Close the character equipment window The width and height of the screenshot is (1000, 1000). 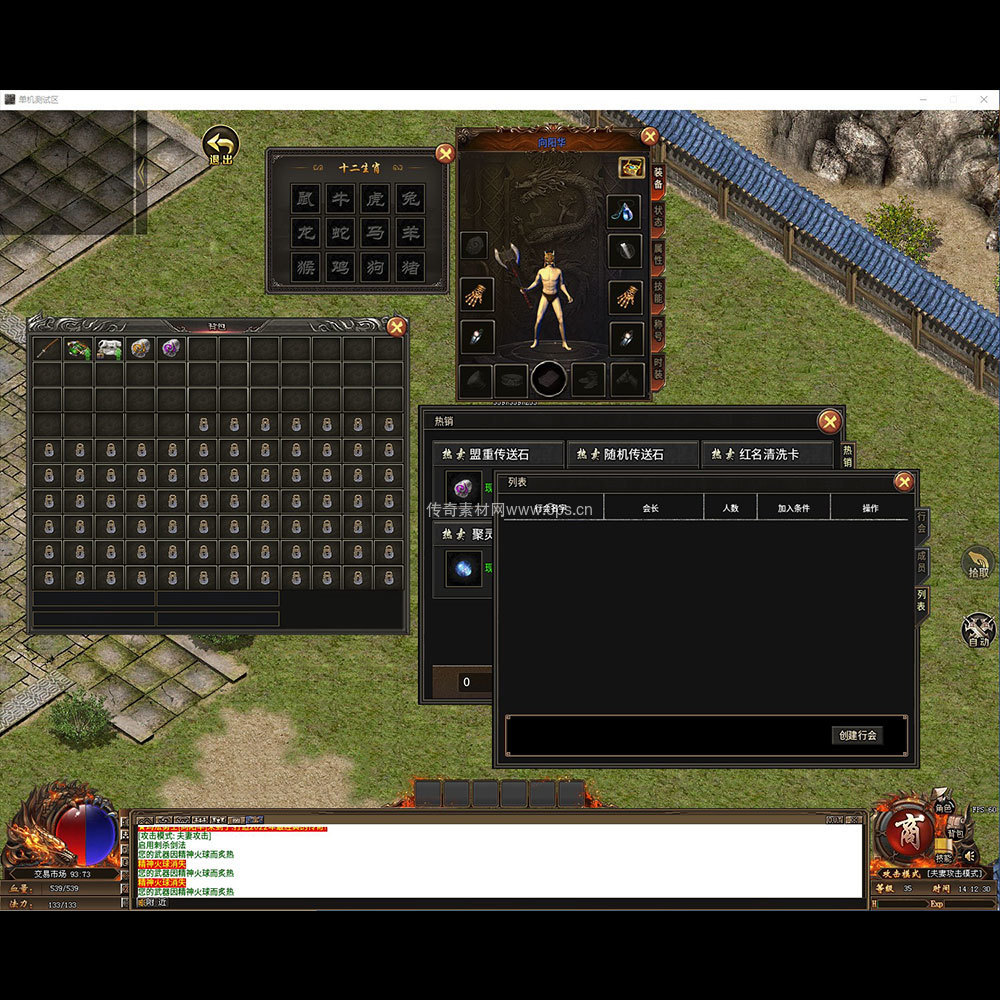tap(650, 136)
